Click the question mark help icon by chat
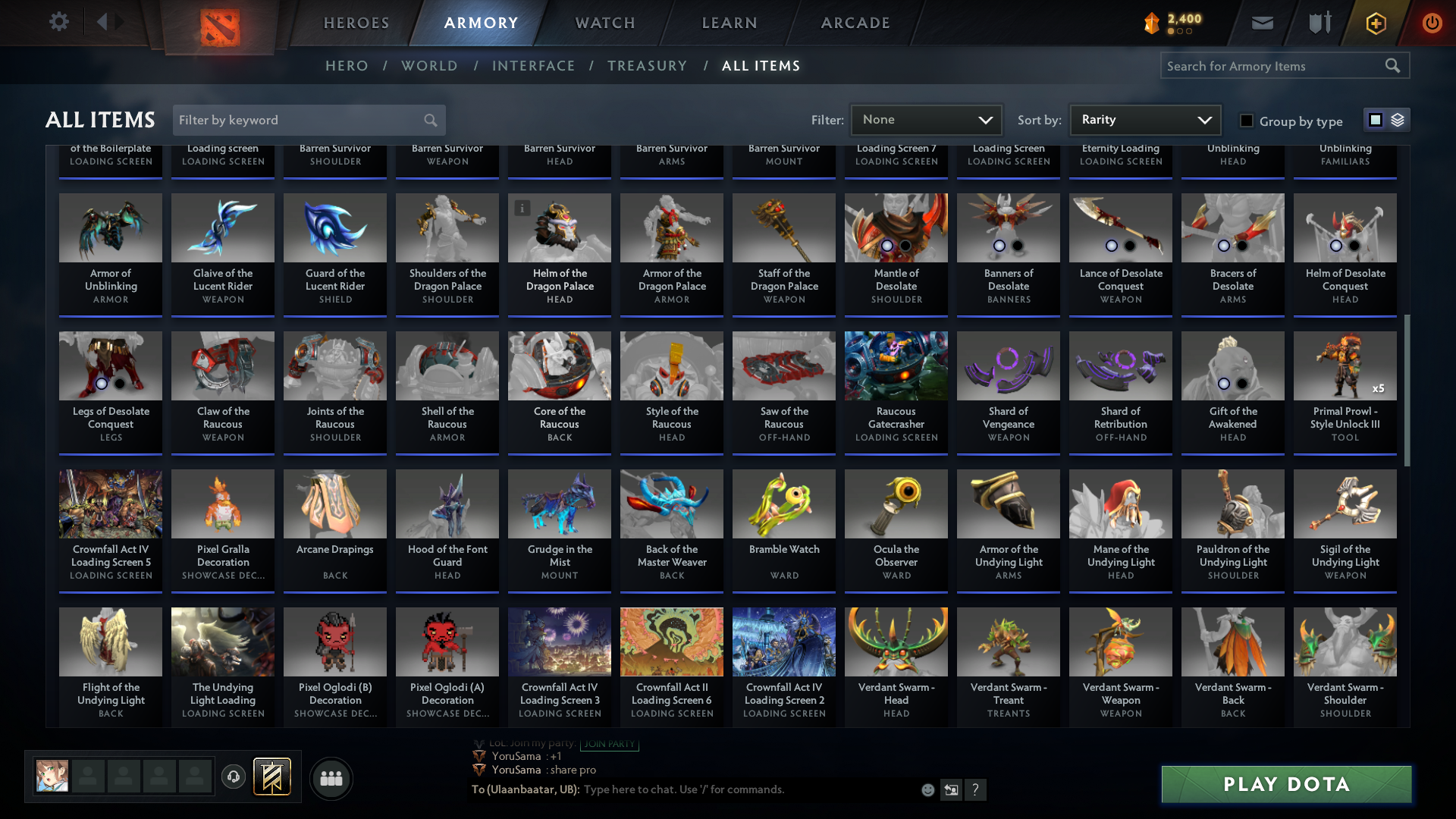Image resolution: width=1456 pixels, height=819 pixels. click(976, 789)
